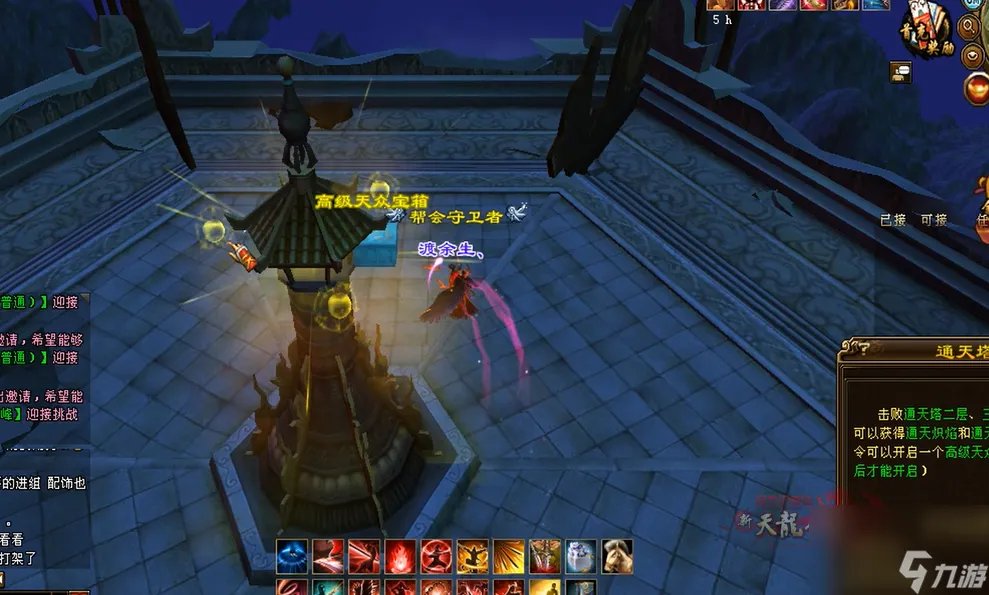Trigger the red circle martial-stance skill
The width and height of the screenshot is (989, 595).
[437, 555]
